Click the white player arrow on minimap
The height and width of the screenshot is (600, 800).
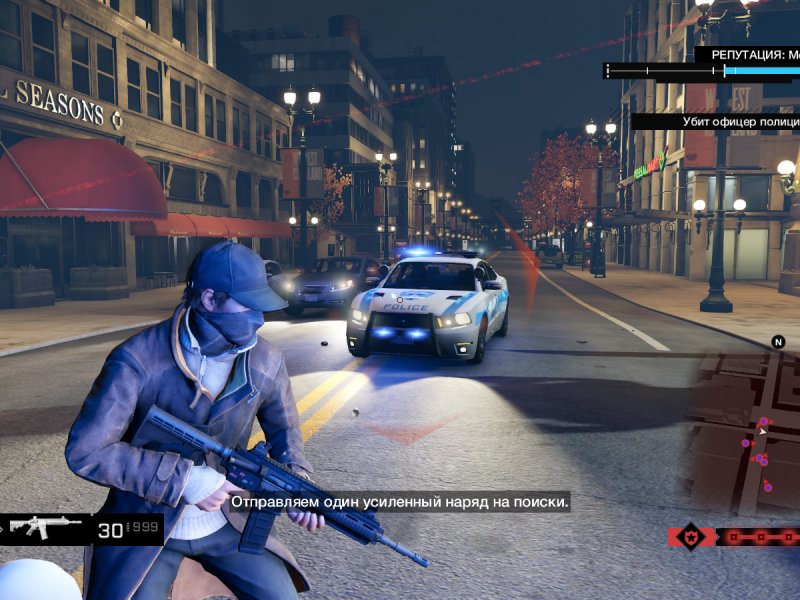[762, 432]
